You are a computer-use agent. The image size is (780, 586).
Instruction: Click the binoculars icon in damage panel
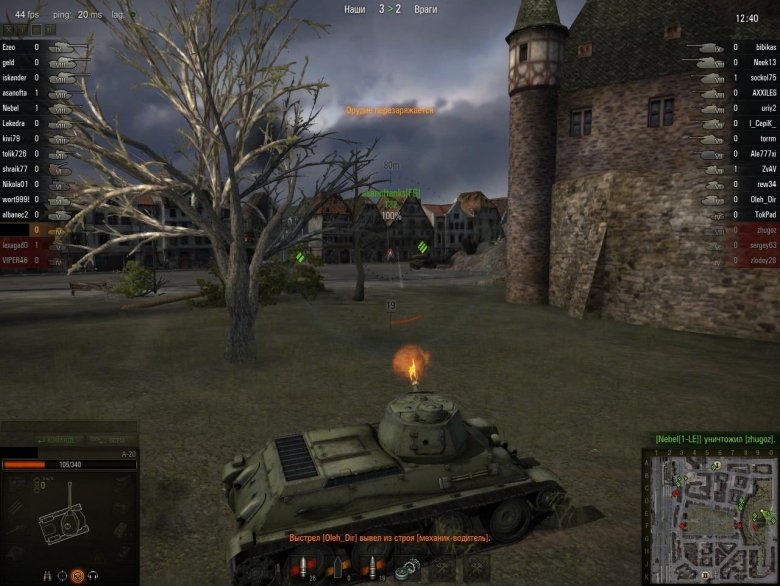click(x=46, y=575)
